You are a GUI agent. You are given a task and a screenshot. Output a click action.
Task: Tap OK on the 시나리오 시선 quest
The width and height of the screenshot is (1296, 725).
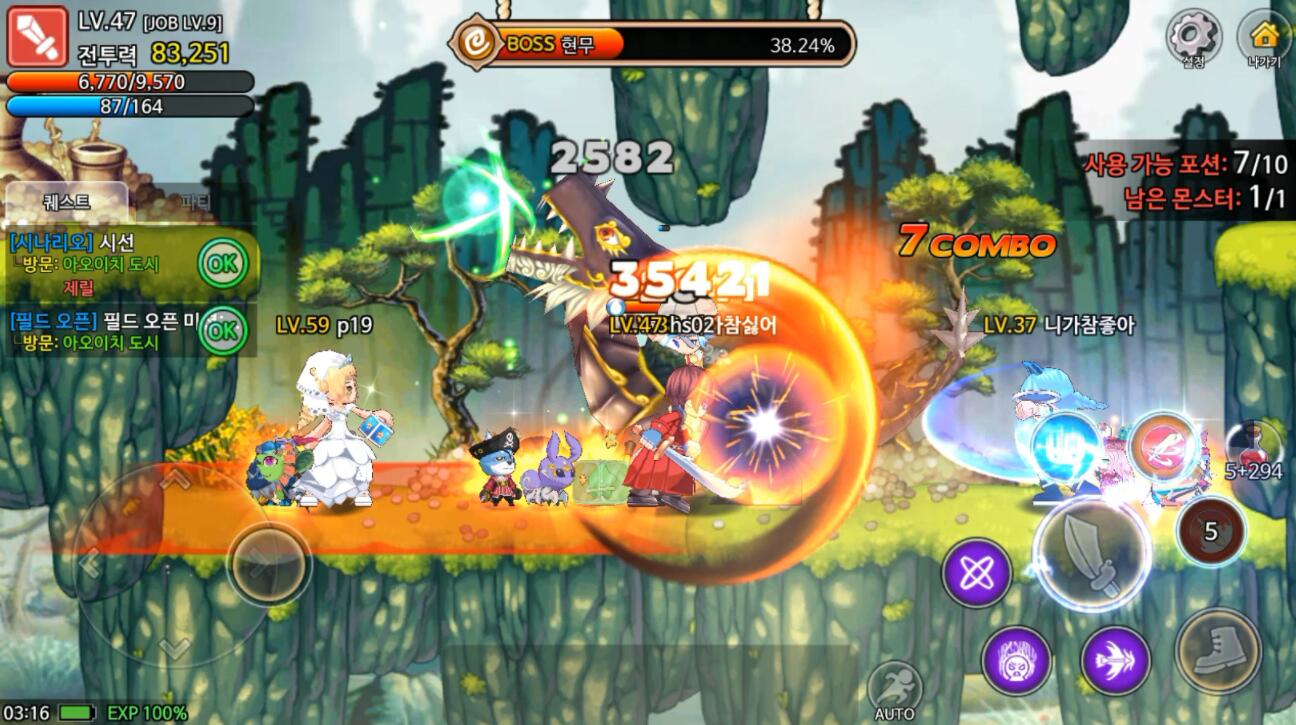tap(222, 264)
